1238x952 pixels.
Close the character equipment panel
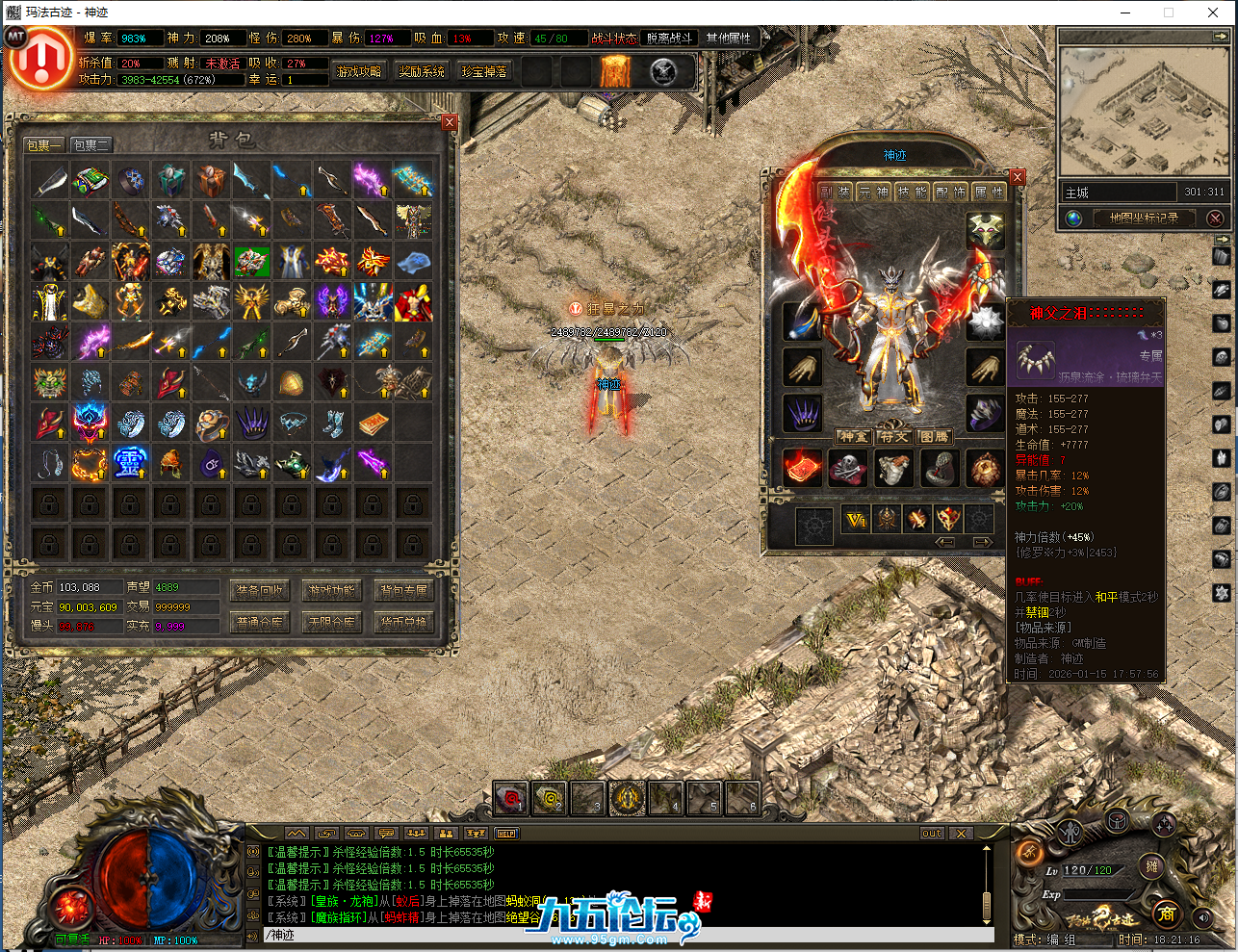click(x=1018, y=177)
